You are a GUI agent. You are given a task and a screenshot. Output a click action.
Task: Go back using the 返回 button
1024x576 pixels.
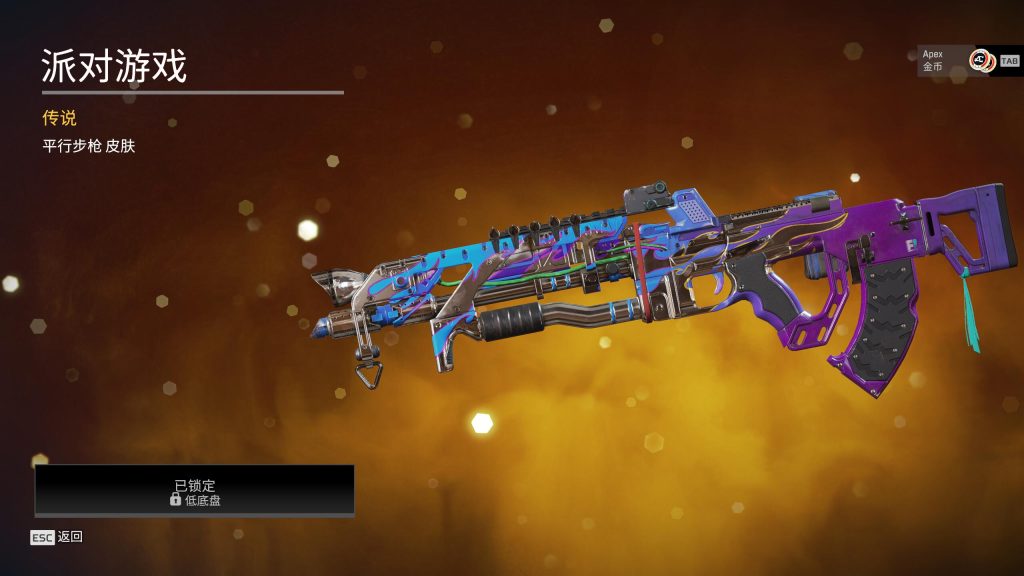point(57,537)
